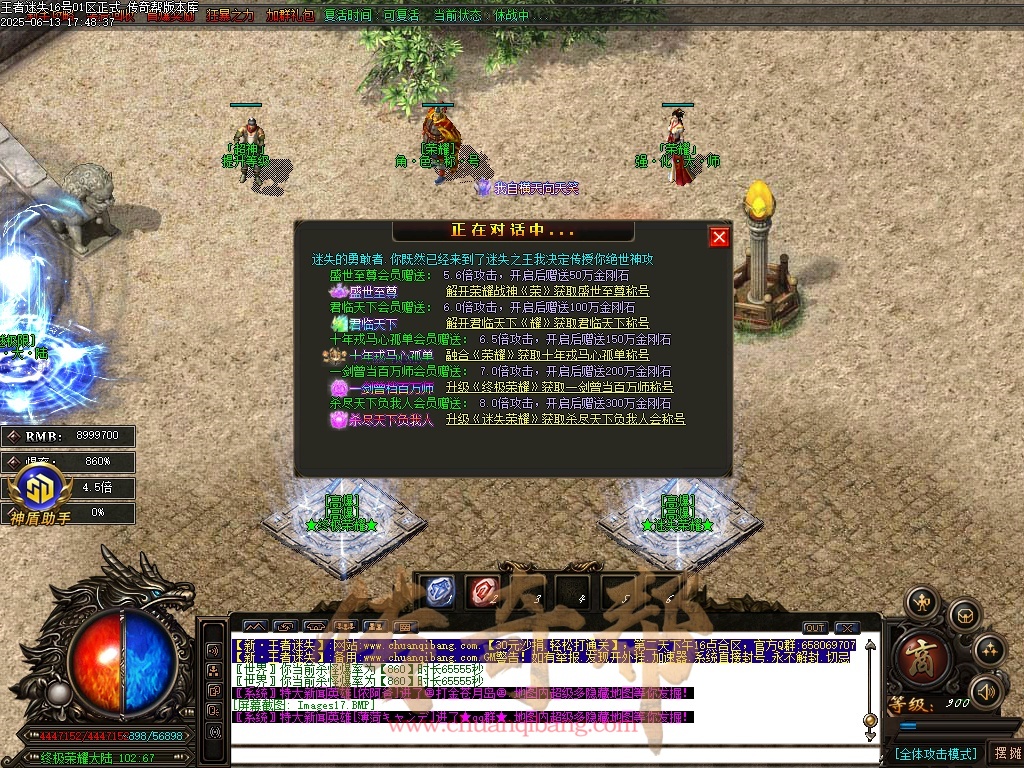Select 升级《终极荣耀》获取一剑曾当百万师称号 option
1024x768 pixels.
(x=559, y=387)
